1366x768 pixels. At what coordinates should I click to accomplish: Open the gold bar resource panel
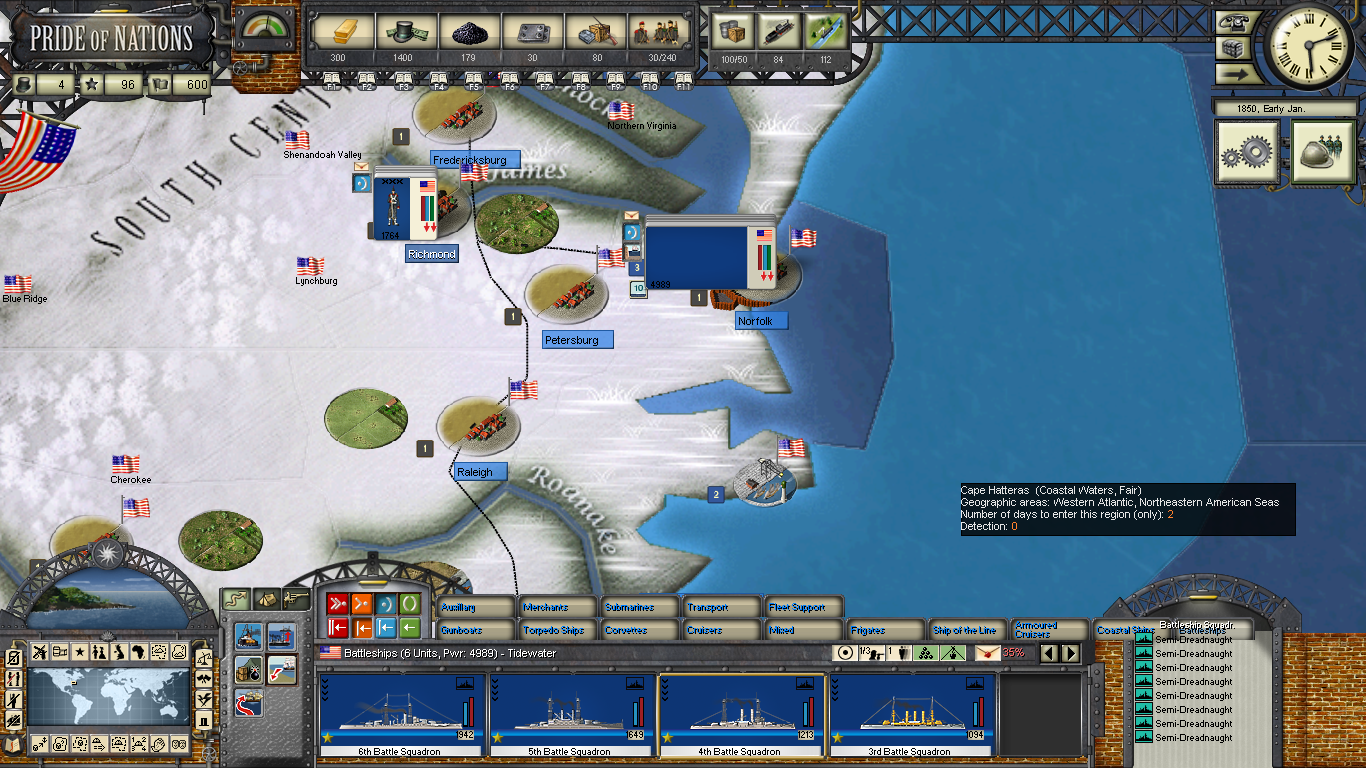(x=338, y=33)
